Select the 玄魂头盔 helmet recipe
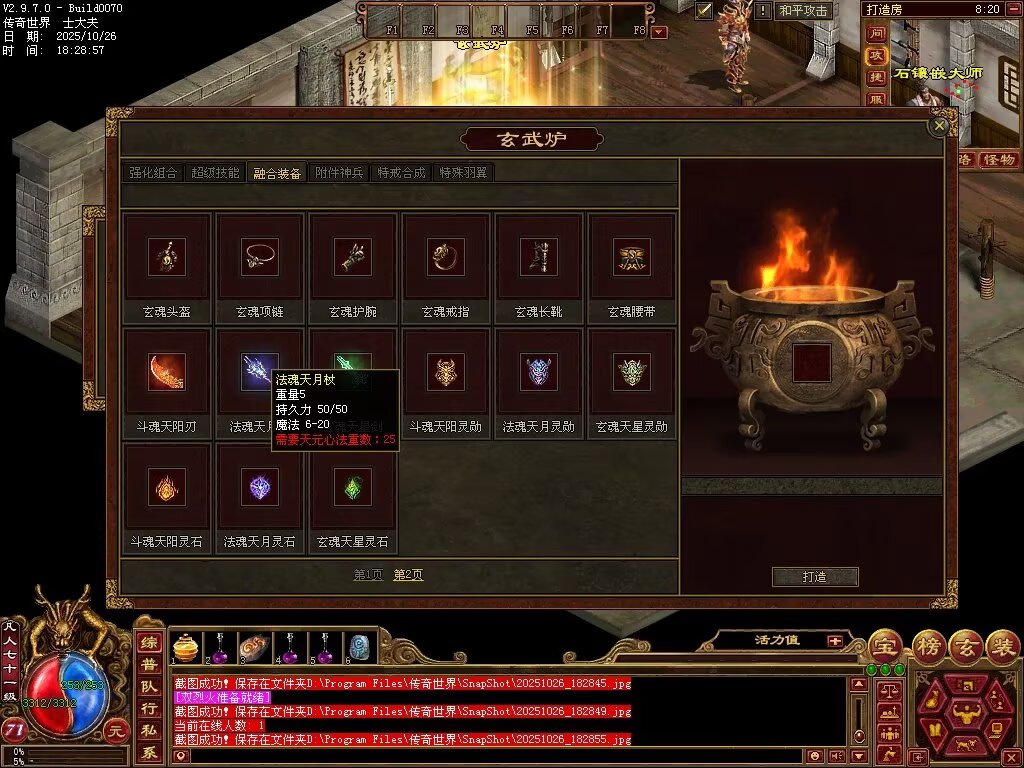The height and width of the screenshot is (768, 1024). click(167, 257)
